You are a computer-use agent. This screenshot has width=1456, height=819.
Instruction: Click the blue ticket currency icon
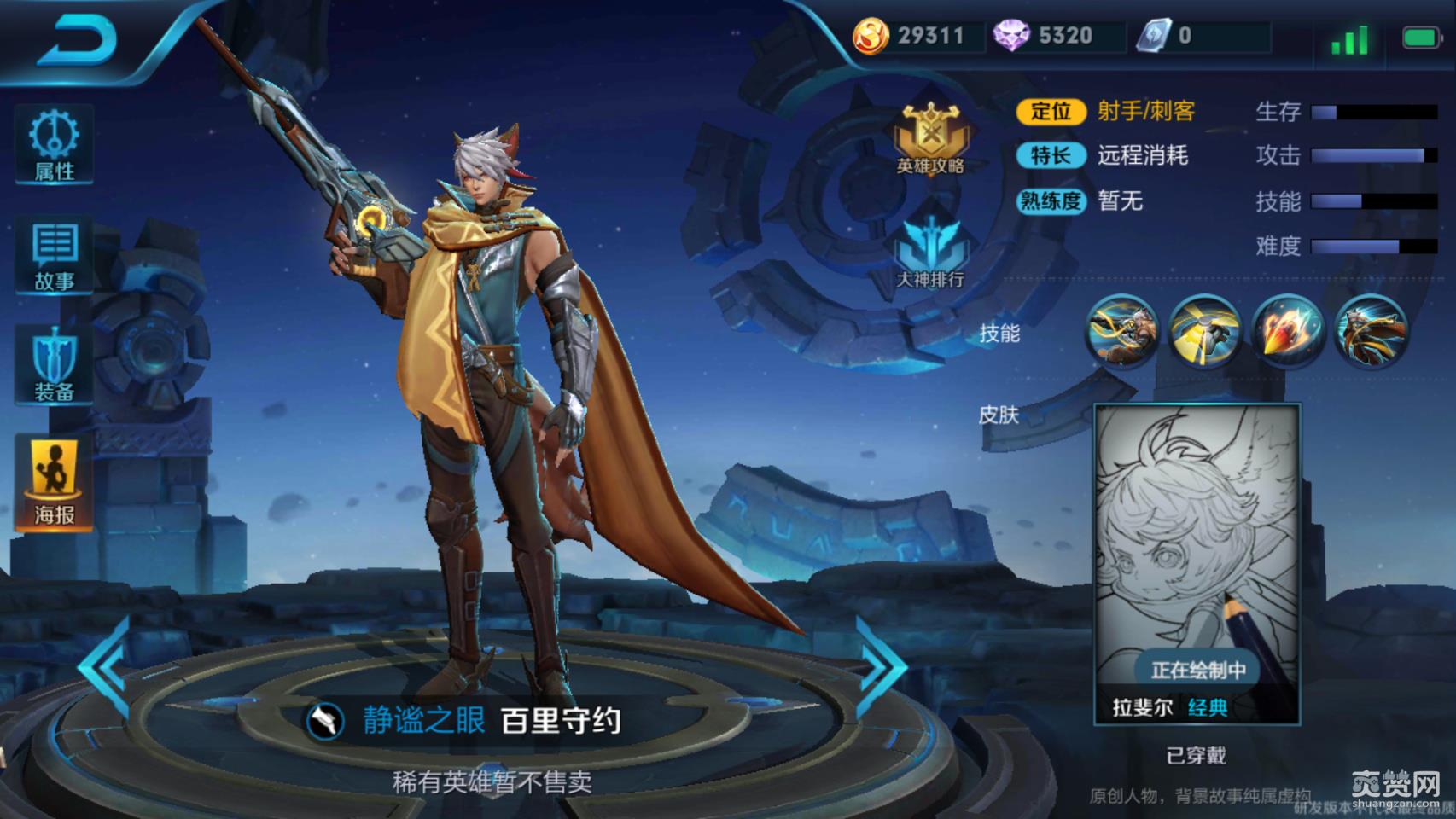coord(1154,36)
